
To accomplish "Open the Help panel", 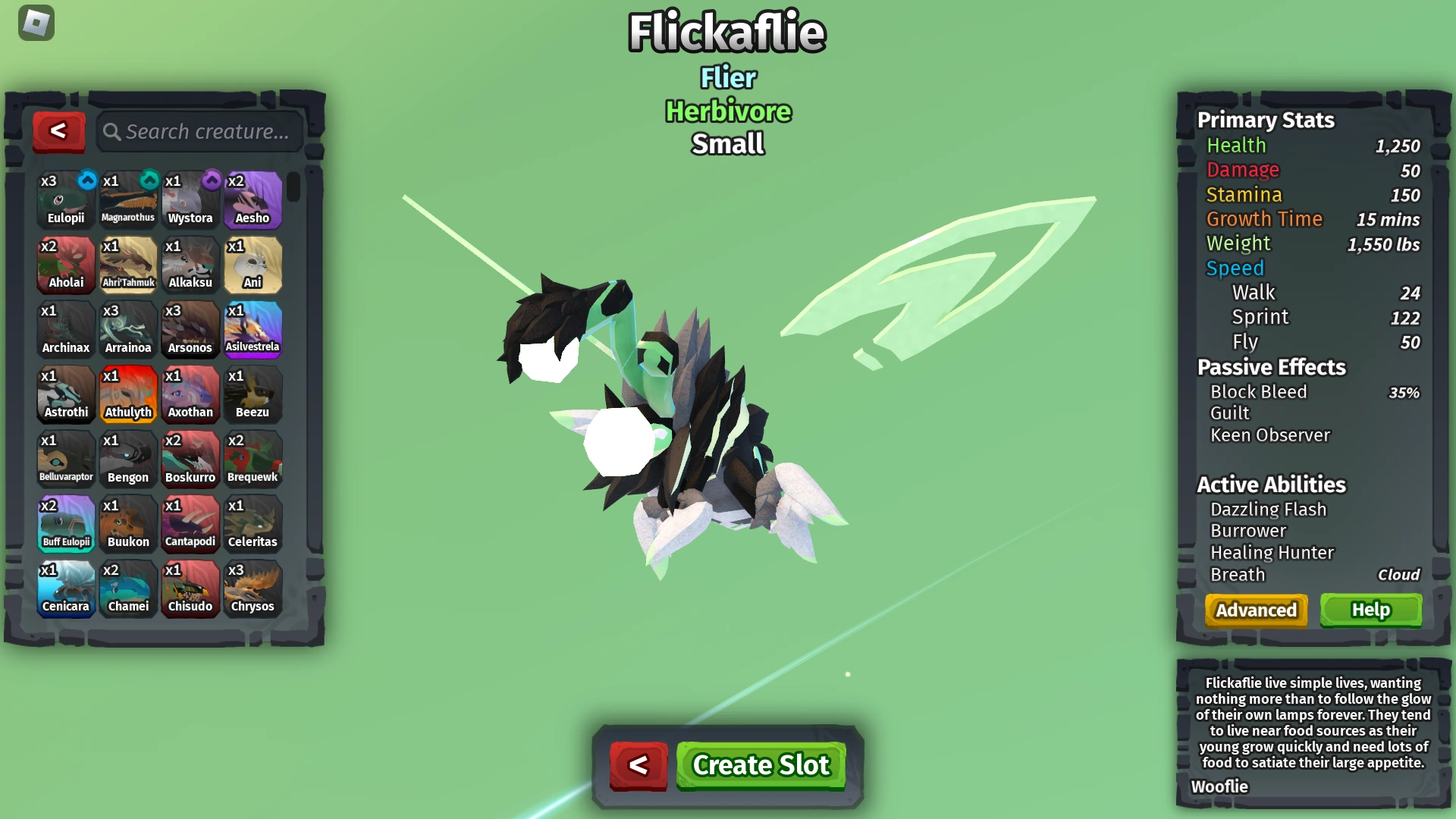I will coord(1370,610).
